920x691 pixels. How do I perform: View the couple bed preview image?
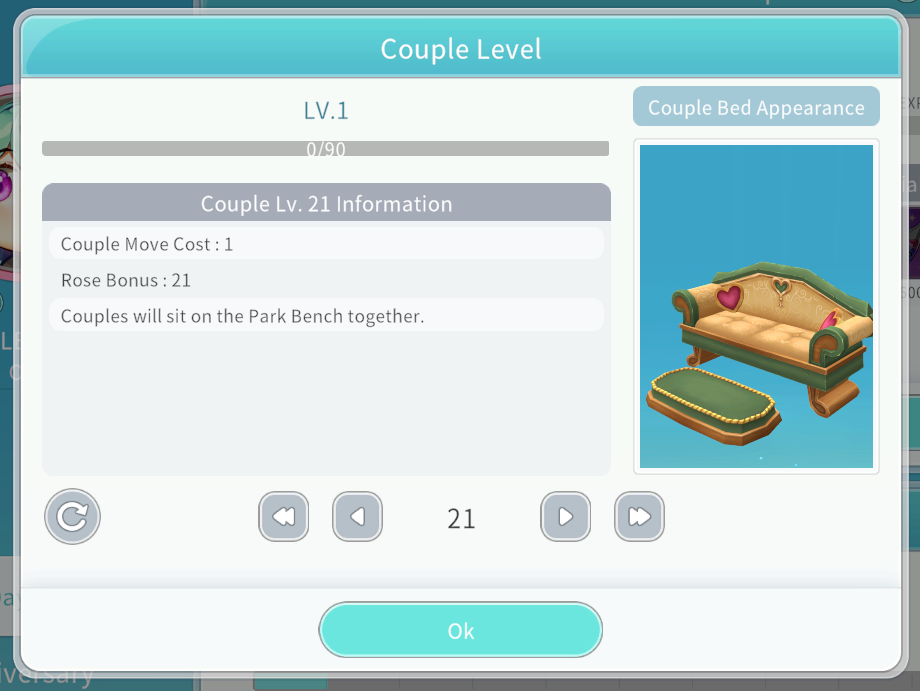[756, 306]
